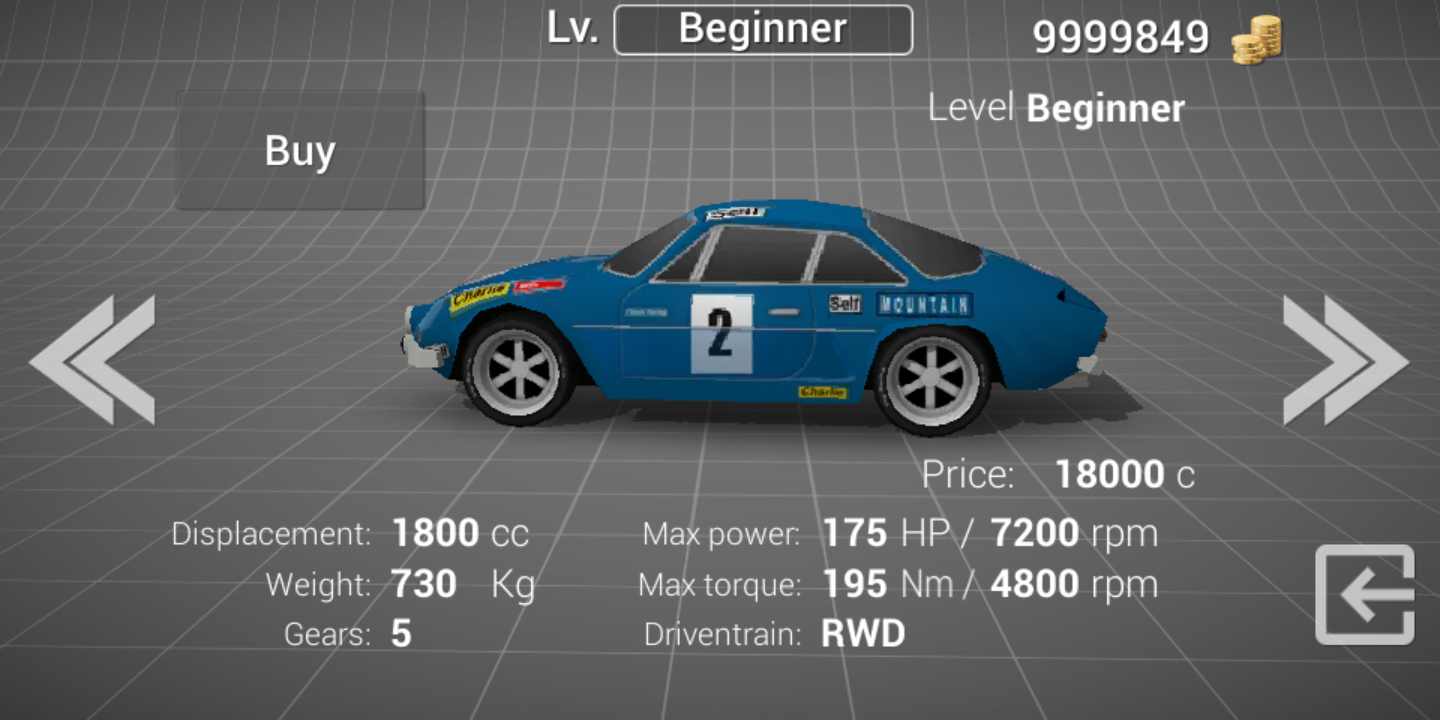Advance to the next car using right arrow
The image size is (1440, 720).
[1345, 358]
